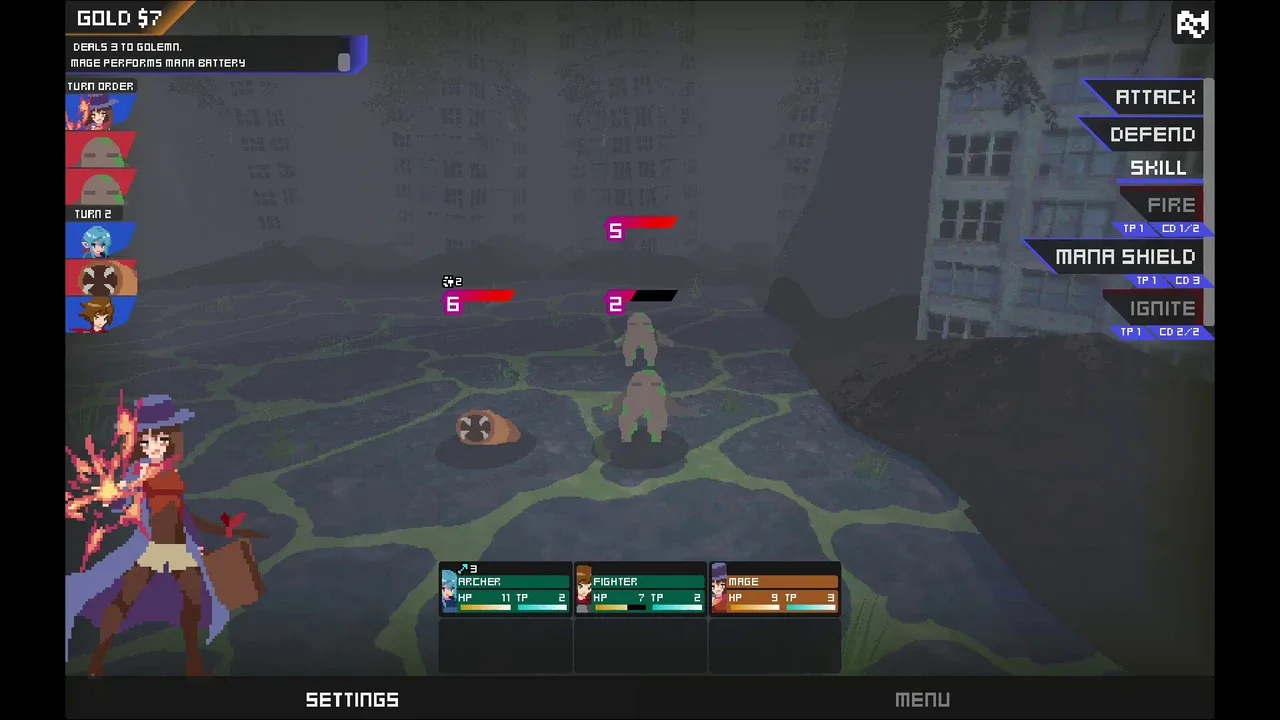Viewport: 1280px width, 720px height.
Task: Open the Menu button
Action: click(x=922, y=700)
